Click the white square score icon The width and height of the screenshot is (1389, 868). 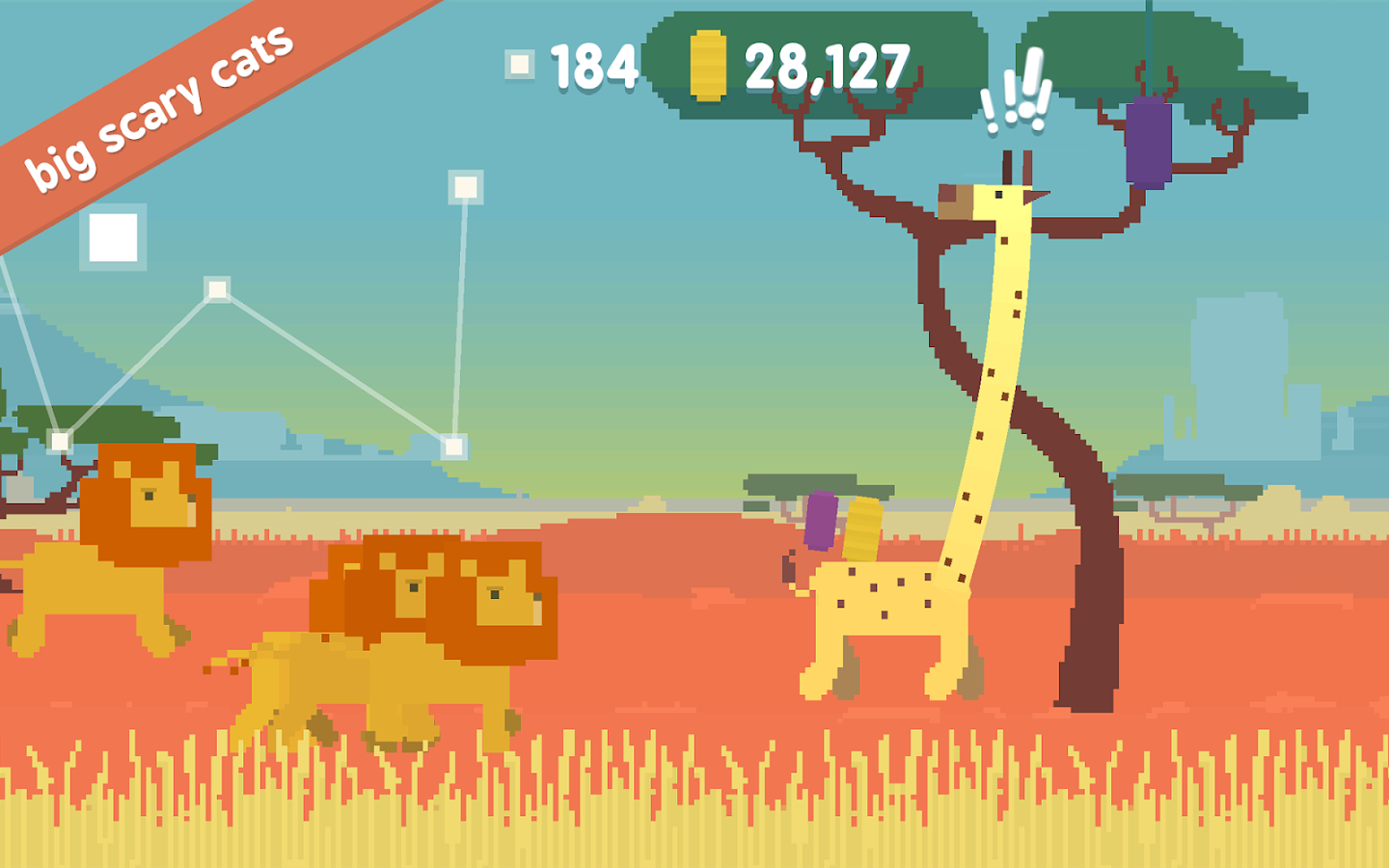(522, 65)
